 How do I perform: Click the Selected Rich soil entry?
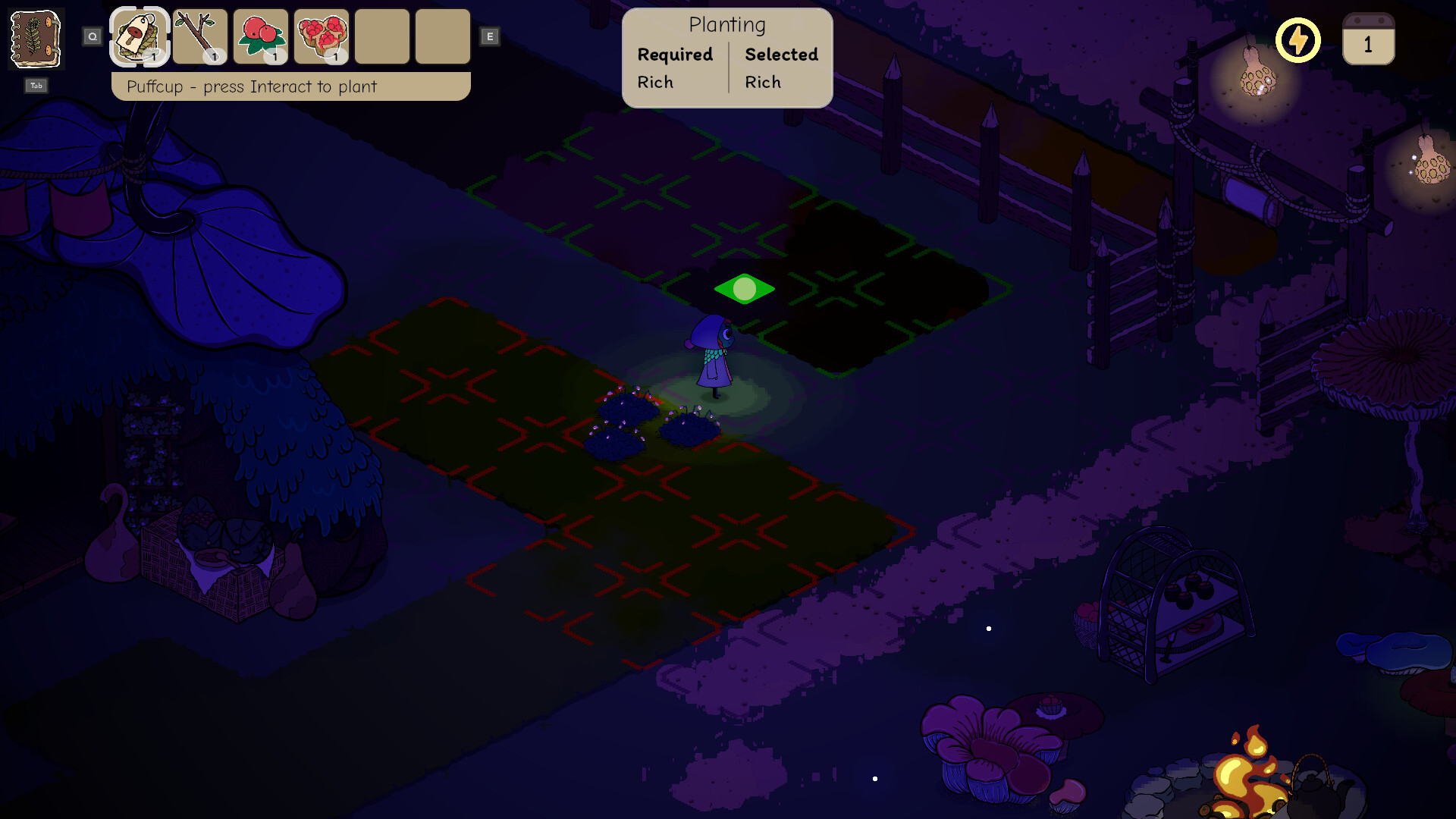click(763, 82)
